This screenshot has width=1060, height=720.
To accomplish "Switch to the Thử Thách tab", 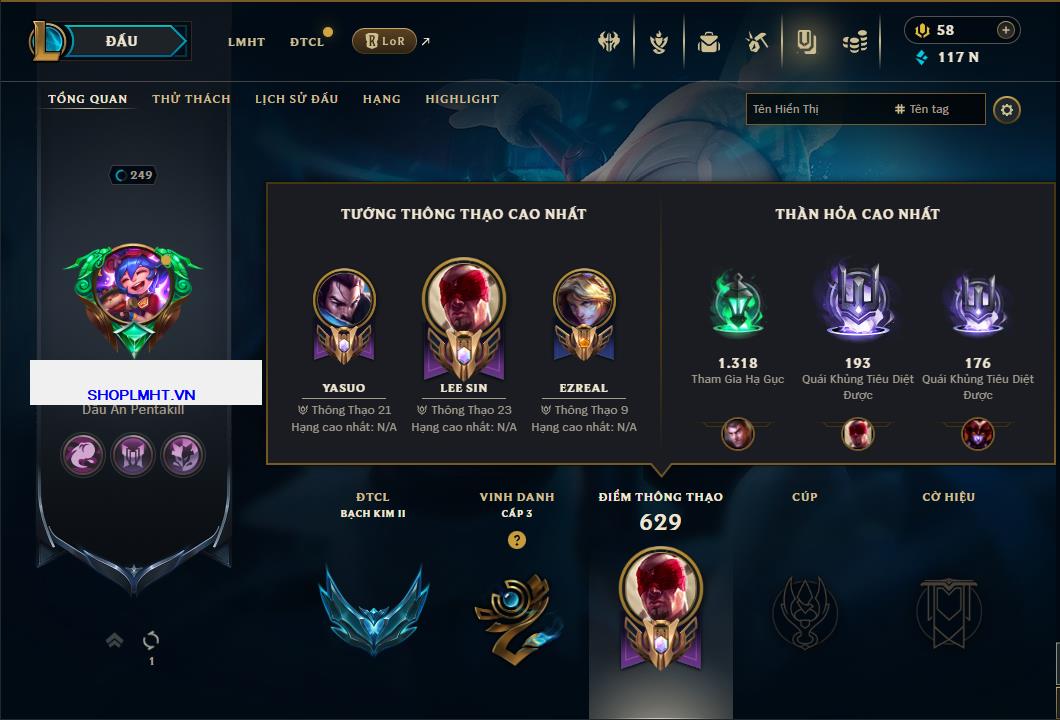I will [191, 99].
